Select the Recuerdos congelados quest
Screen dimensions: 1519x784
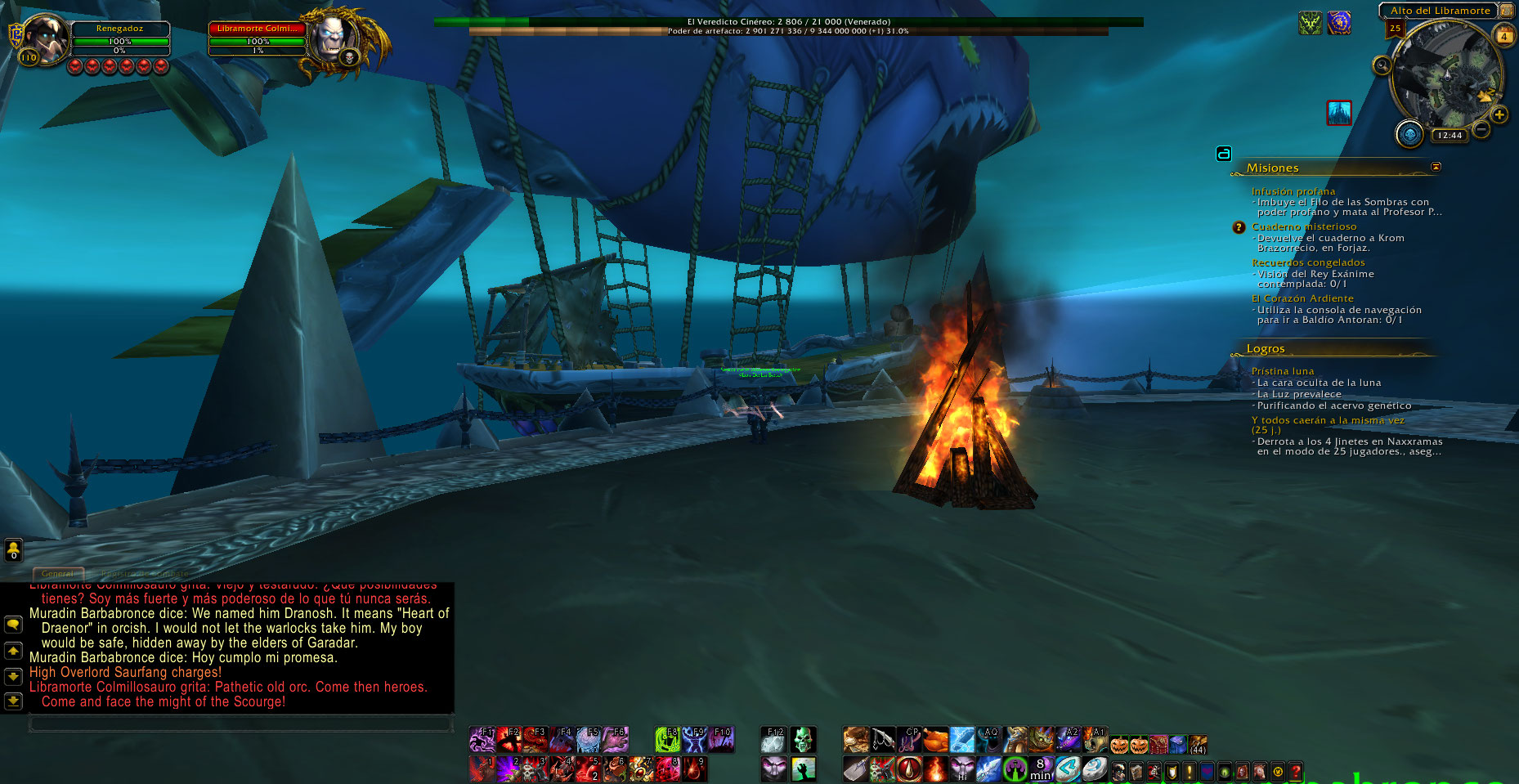click(1308, 262)
